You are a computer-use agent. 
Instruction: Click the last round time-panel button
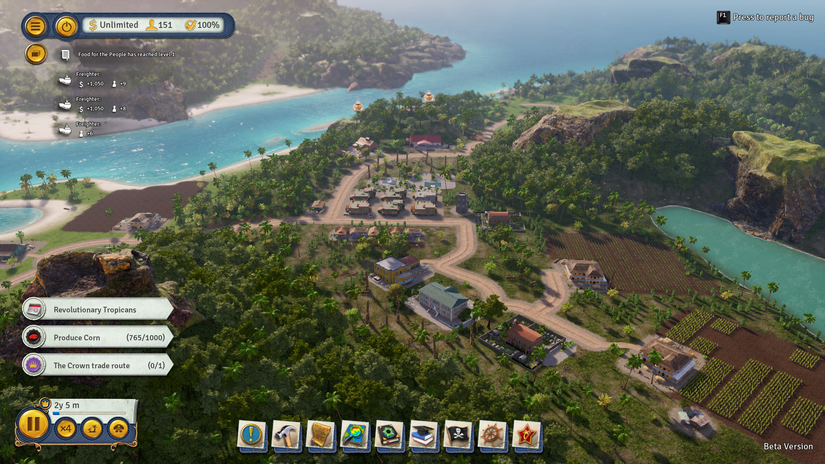118,428
